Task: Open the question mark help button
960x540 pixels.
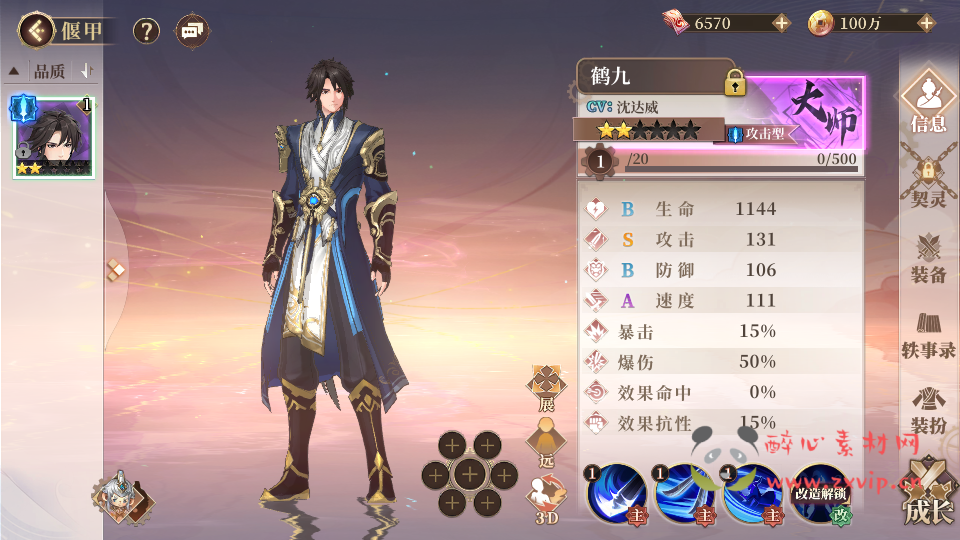Action: tap(146, 31)
